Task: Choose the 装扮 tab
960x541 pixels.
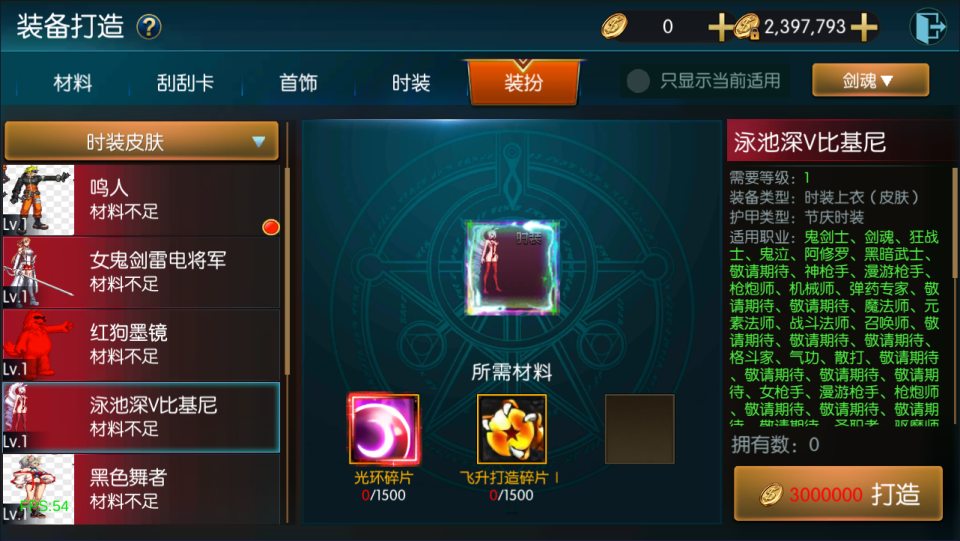Action: click(x=523, y=83)
